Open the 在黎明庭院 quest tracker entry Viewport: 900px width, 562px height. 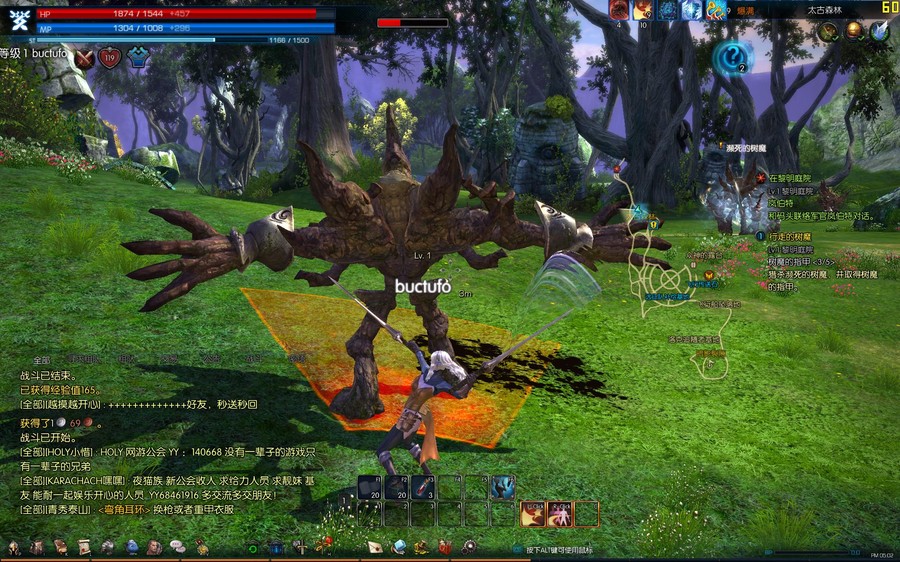(791, 177)
